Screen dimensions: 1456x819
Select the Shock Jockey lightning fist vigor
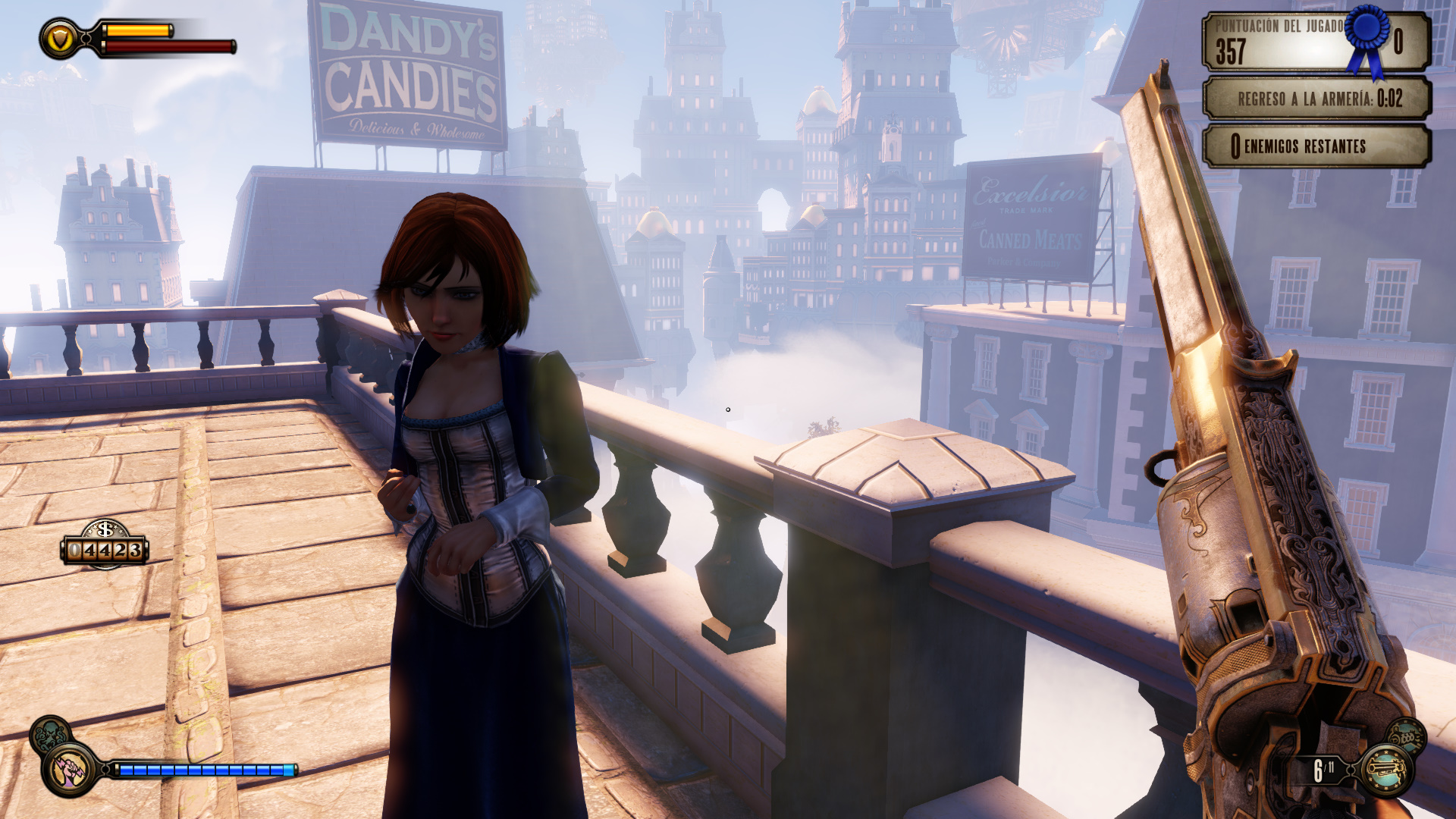pyautogui.click(x=70, y=770)
